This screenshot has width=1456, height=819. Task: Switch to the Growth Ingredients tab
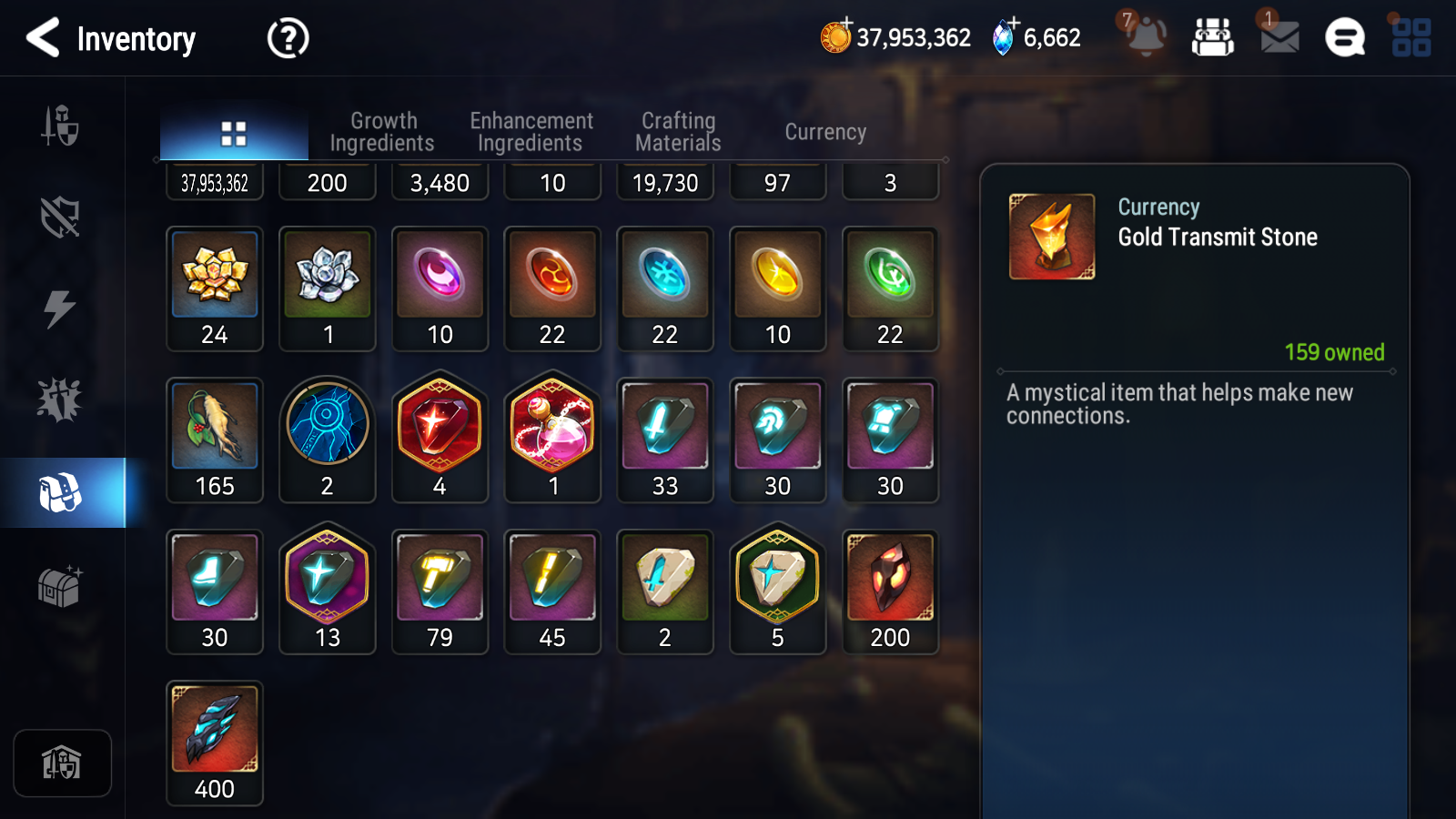pos(382,132)
